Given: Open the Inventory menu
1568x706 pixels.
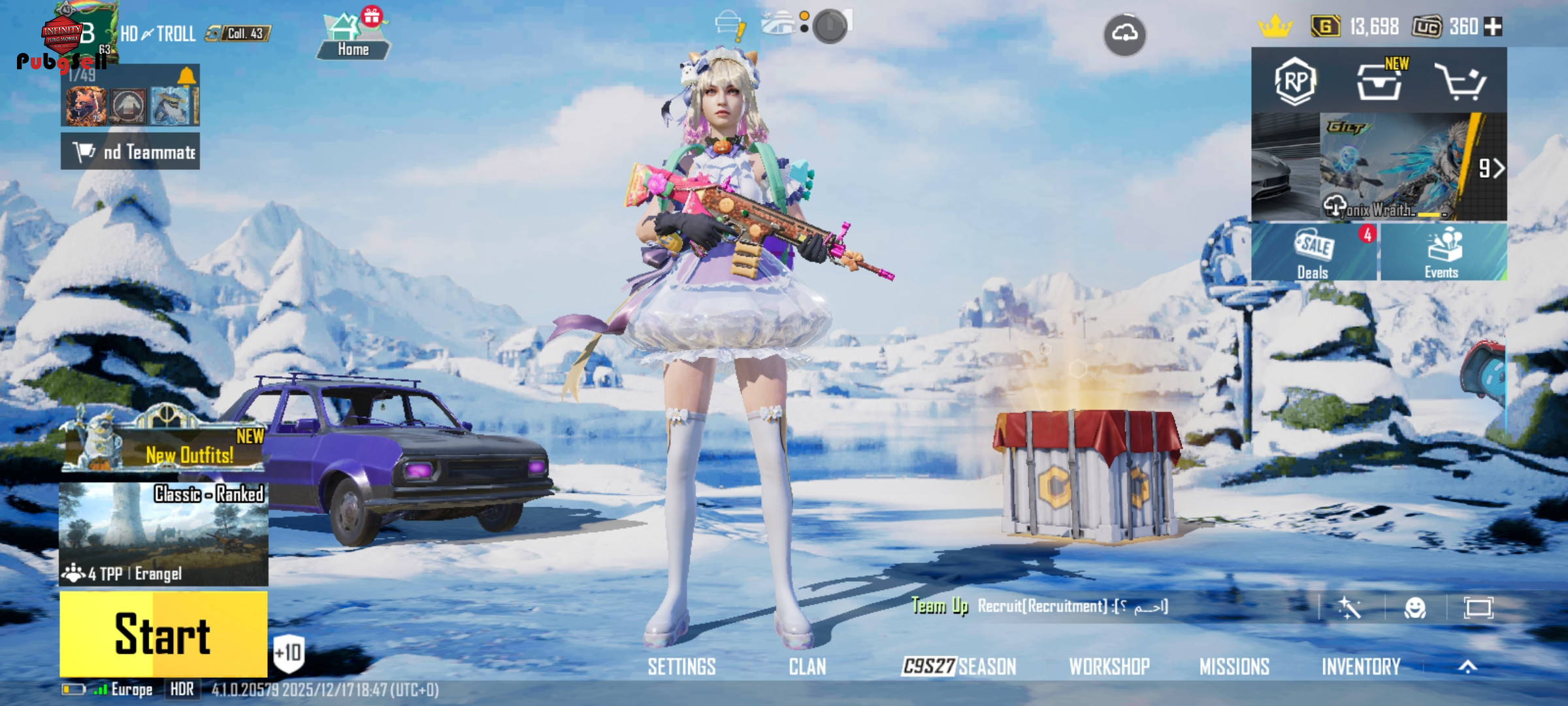Looking at the screenshot, I should (x=1361, y=667).
